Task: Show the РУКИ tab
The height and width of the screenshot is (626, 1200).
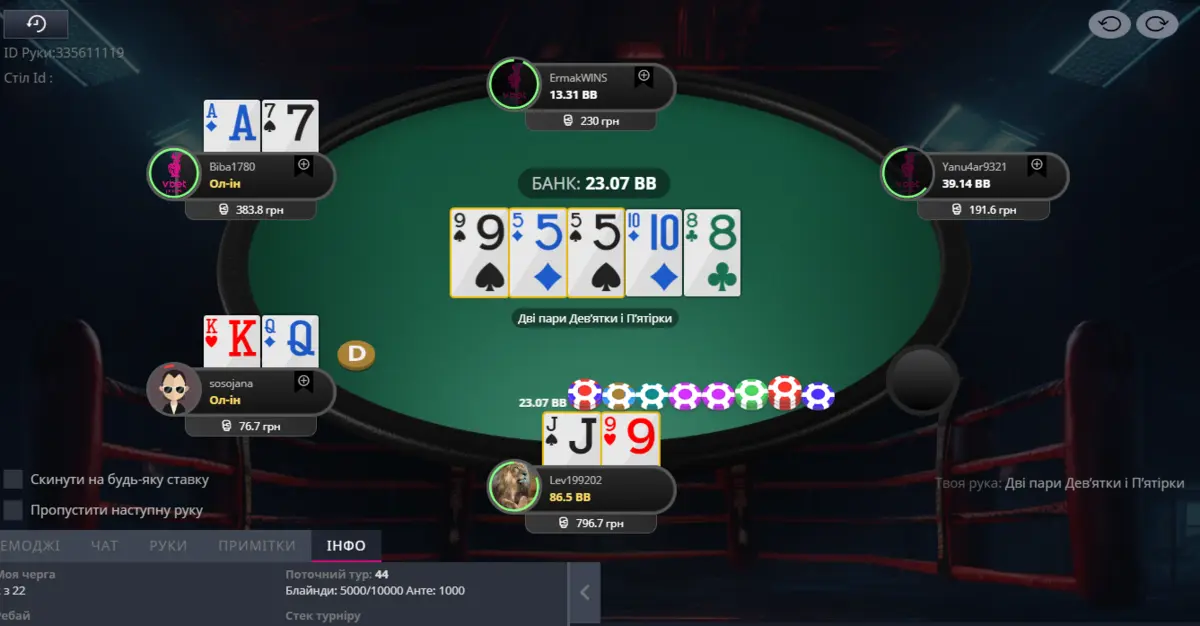Action: [168, 546]
